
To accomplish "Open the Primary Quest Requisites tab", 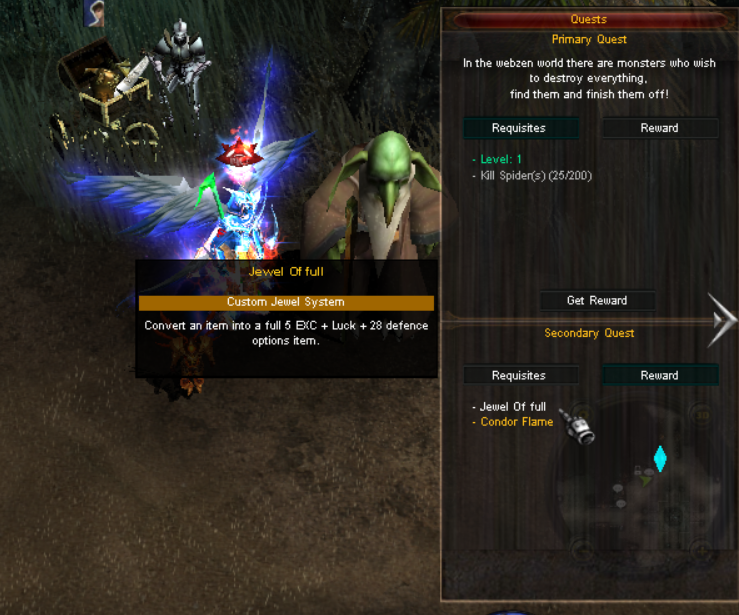I will [519, 128].
